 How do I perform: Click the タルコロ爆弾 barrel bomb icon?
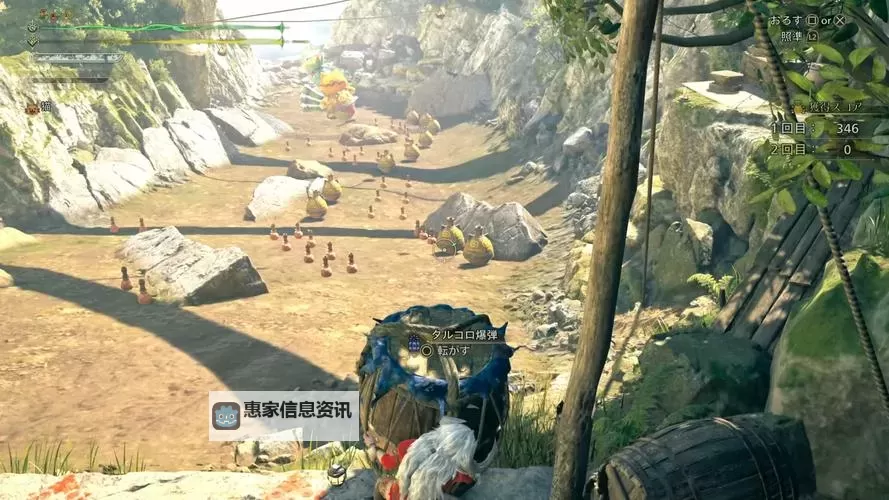tap(414, 342)
